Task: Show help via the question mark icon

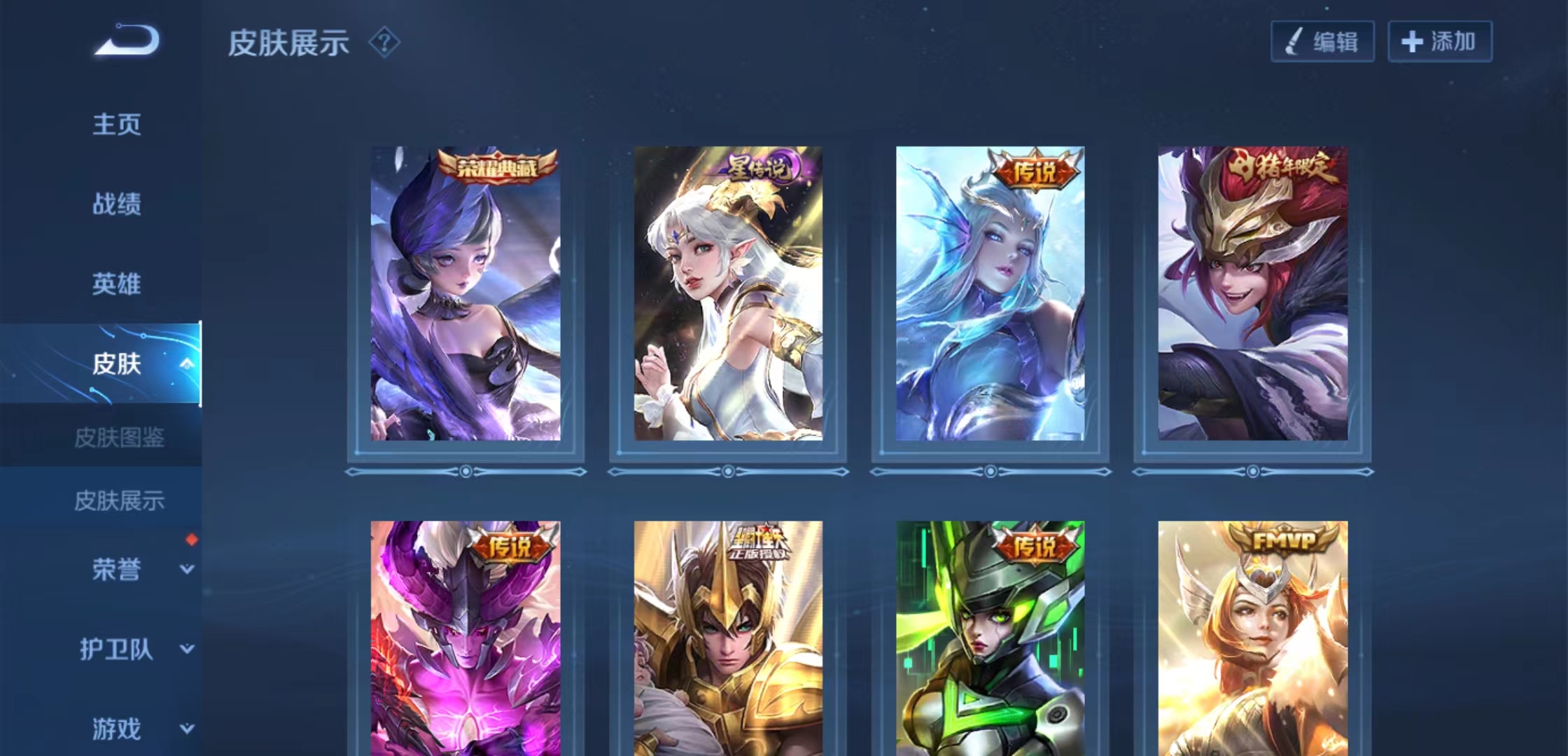Action: [384, 43]
